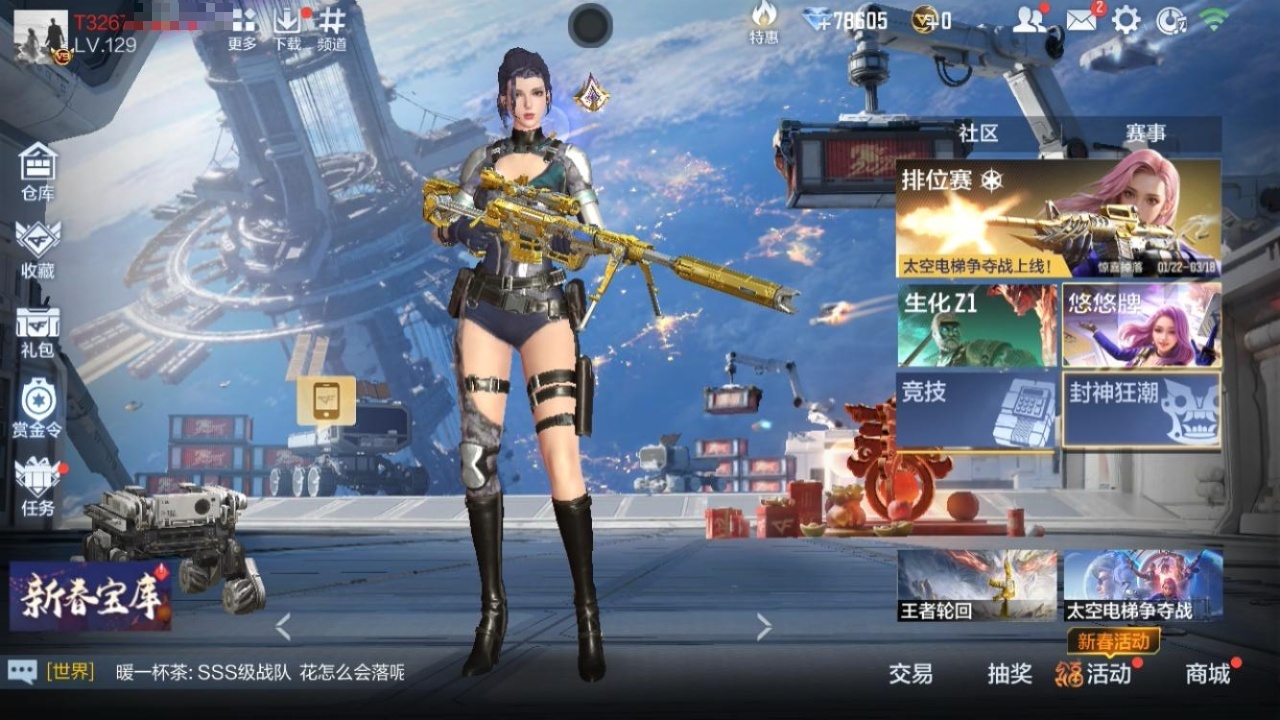Open the 新春宝库 event banner
The height and width of the screenshot is (720, 1280).
tap(90, 597)
